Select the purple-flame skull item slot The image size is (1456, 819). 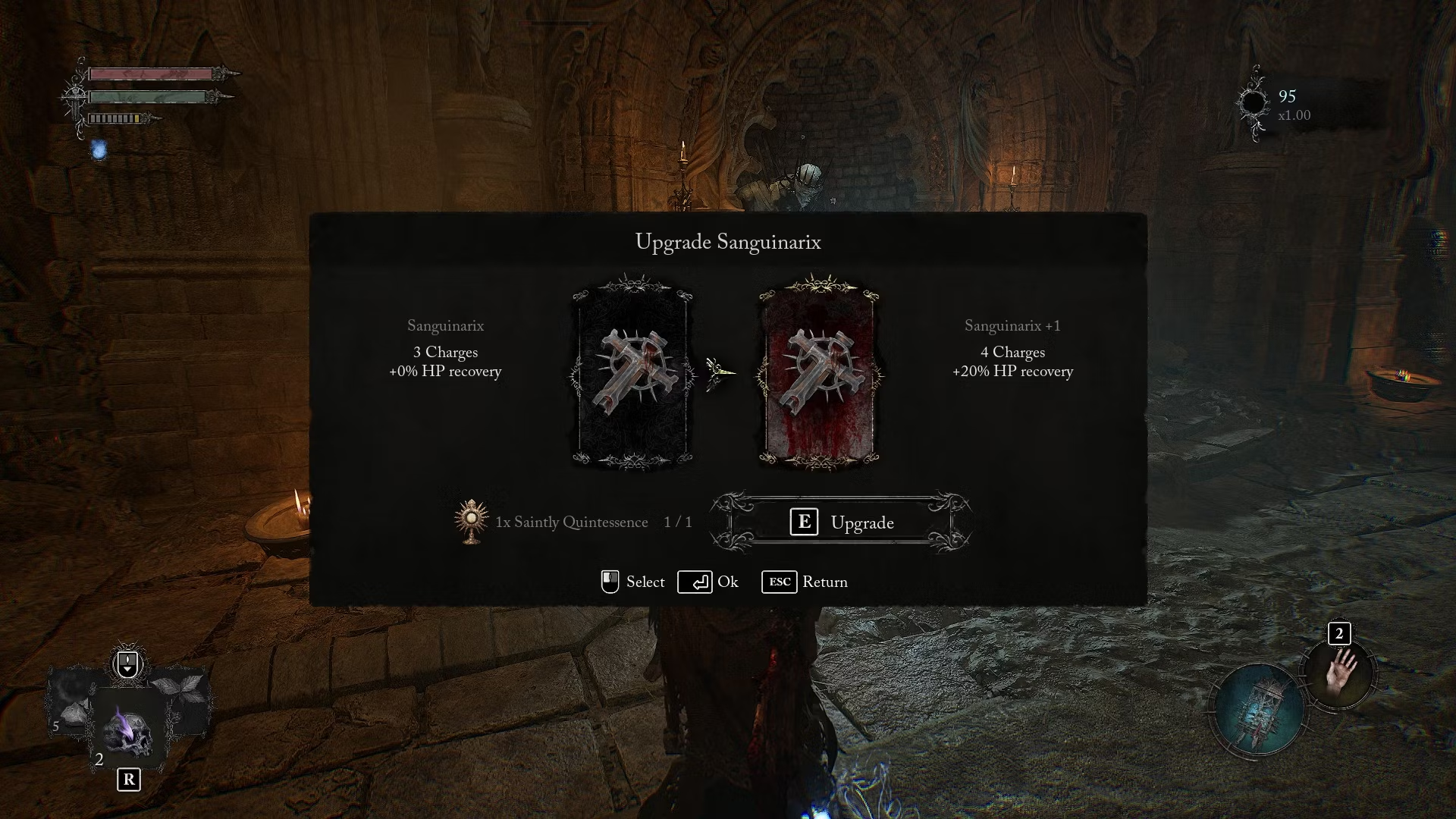(127, 729)
